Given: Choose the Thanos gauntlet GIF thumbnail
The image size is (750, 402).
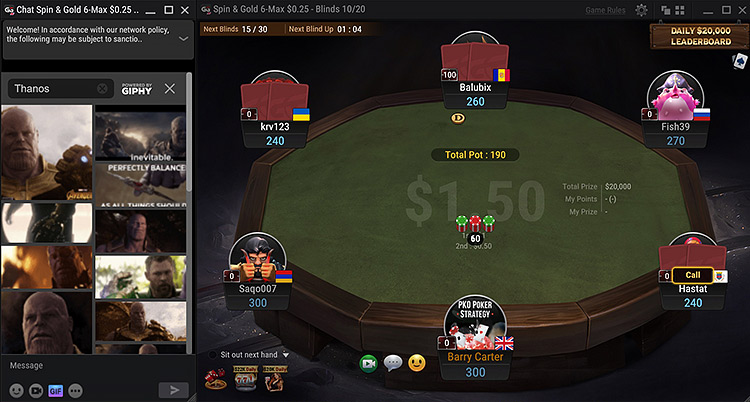Looking at the screenshot, I should [x=46, y=151].
